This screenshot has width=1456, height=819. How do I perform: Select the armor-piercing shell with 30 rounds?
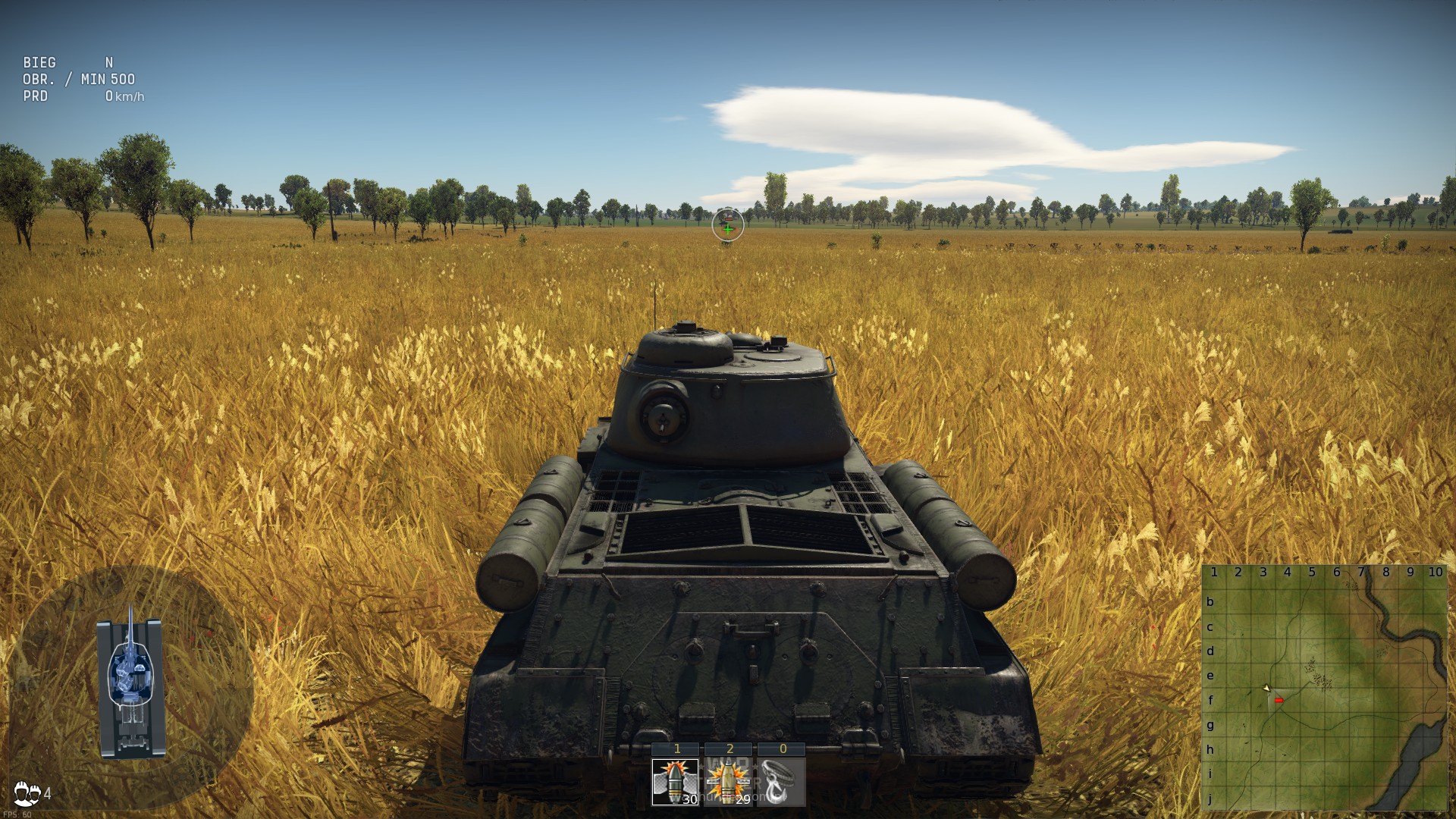(675, 782)
